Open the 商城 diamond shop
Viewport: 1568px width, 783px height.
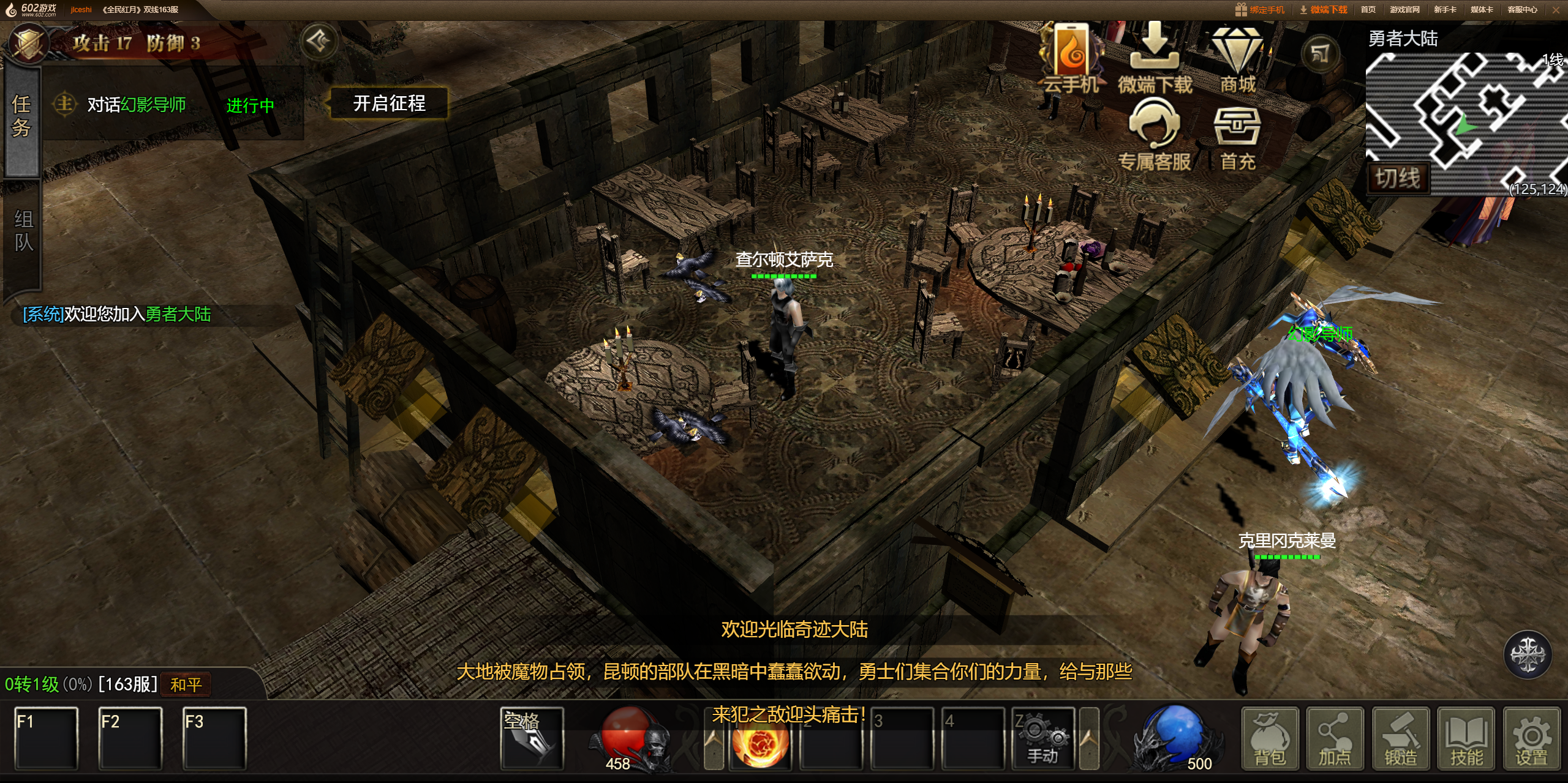[1237, 59]
